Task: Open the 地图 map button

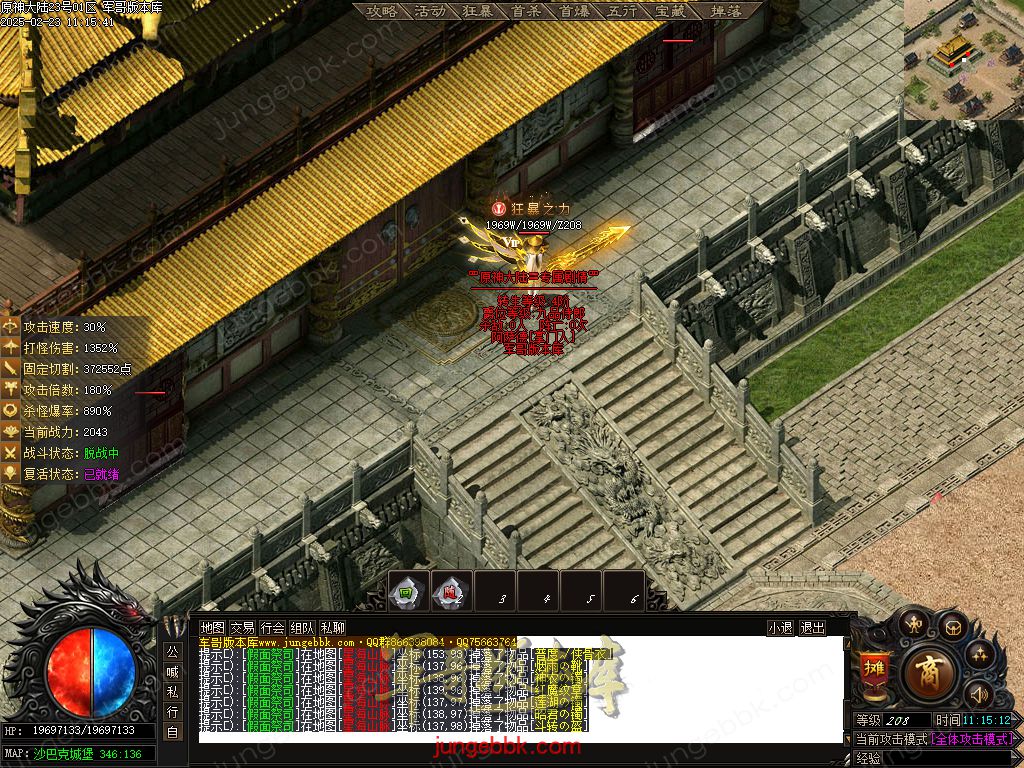Action: pos(213,628)
